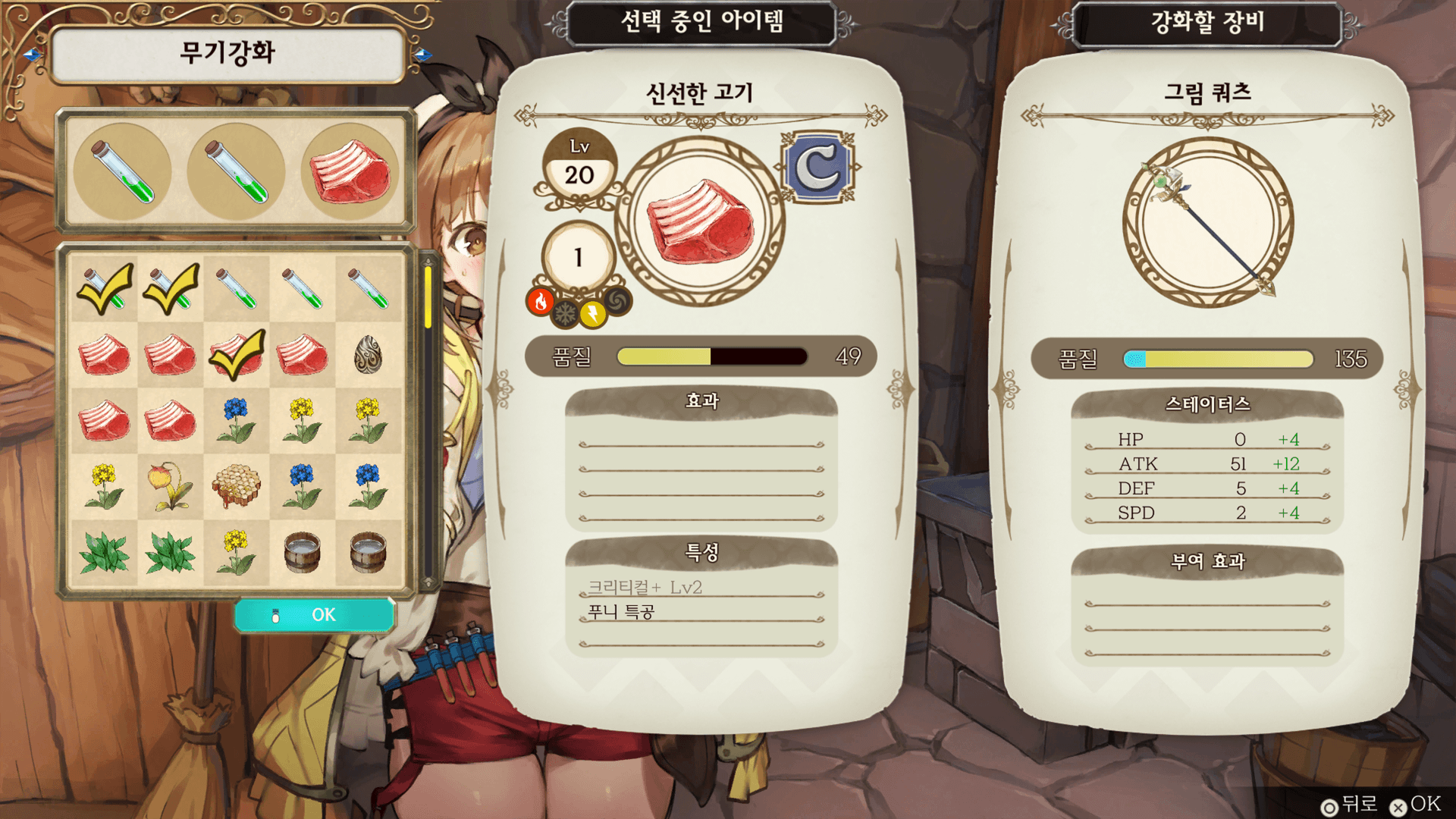Remove the meat from the selected materials row
Image resolution: width=1456 pixels, height=819 pixels.
pyautogui.click(x=350, y=172)
